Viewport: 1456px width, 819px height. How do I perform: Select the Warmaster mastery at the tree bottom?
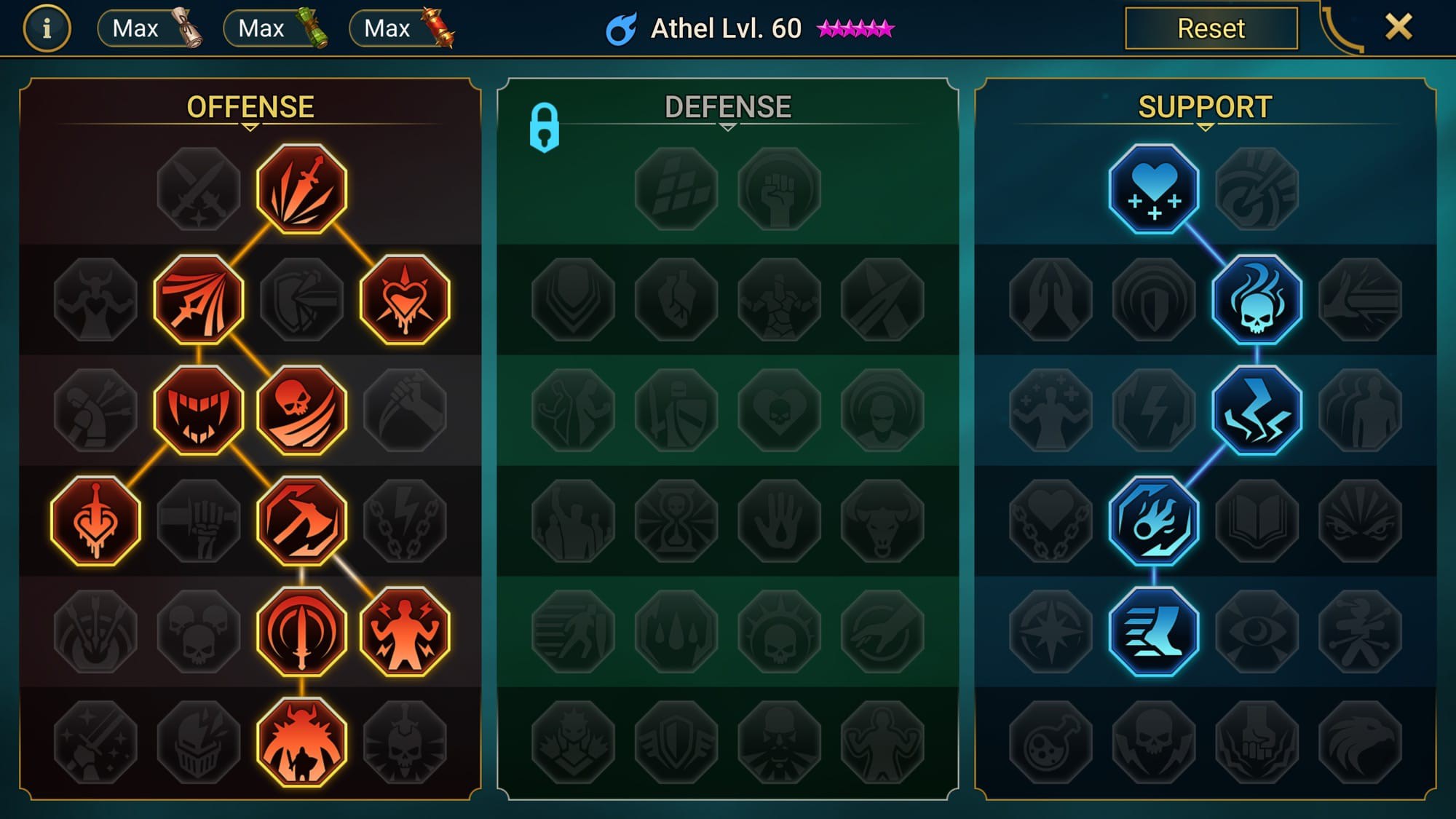pos(301,739)
